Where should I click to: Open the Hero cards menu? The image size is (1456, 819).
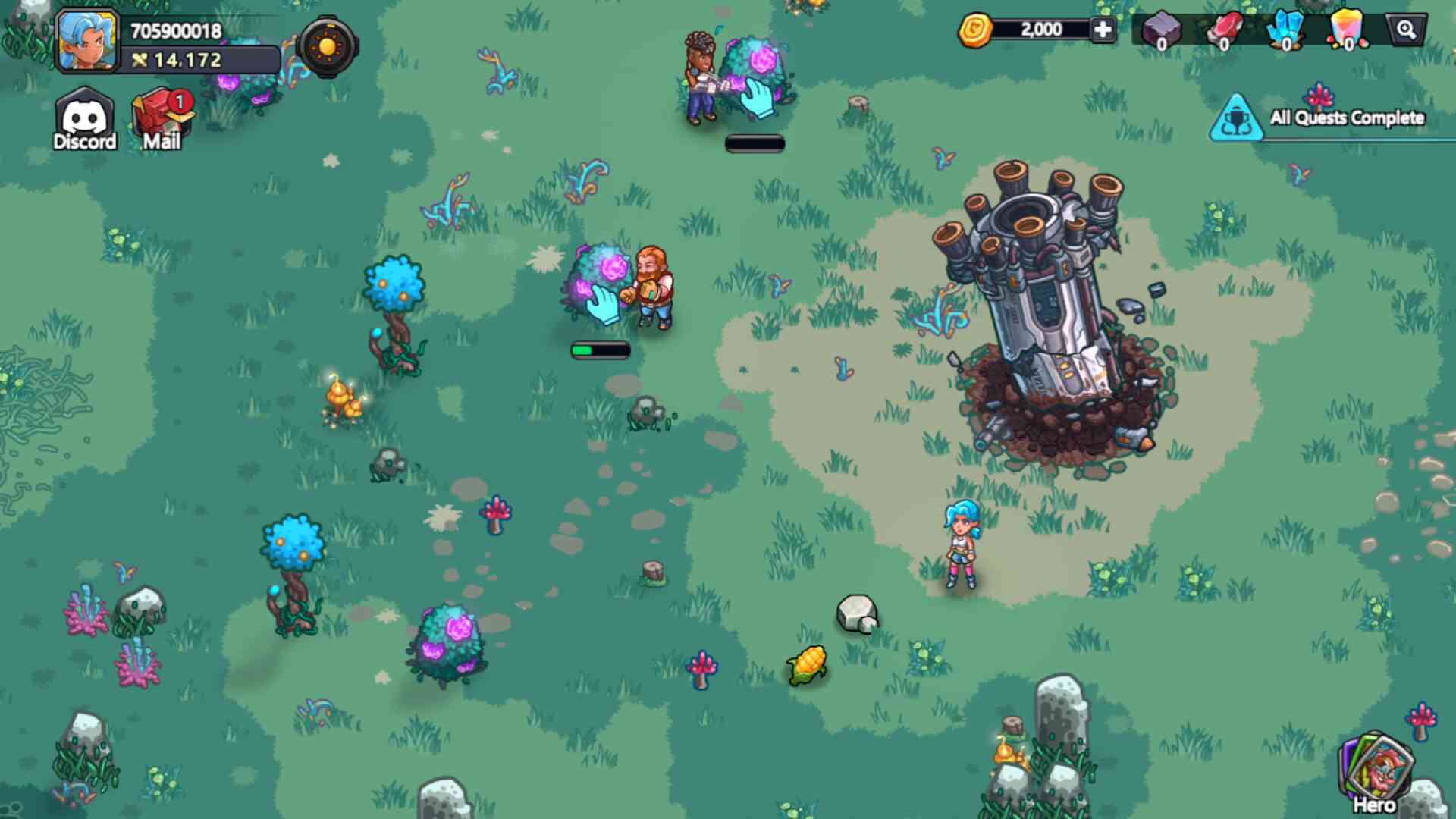(x=1375, y=773)
